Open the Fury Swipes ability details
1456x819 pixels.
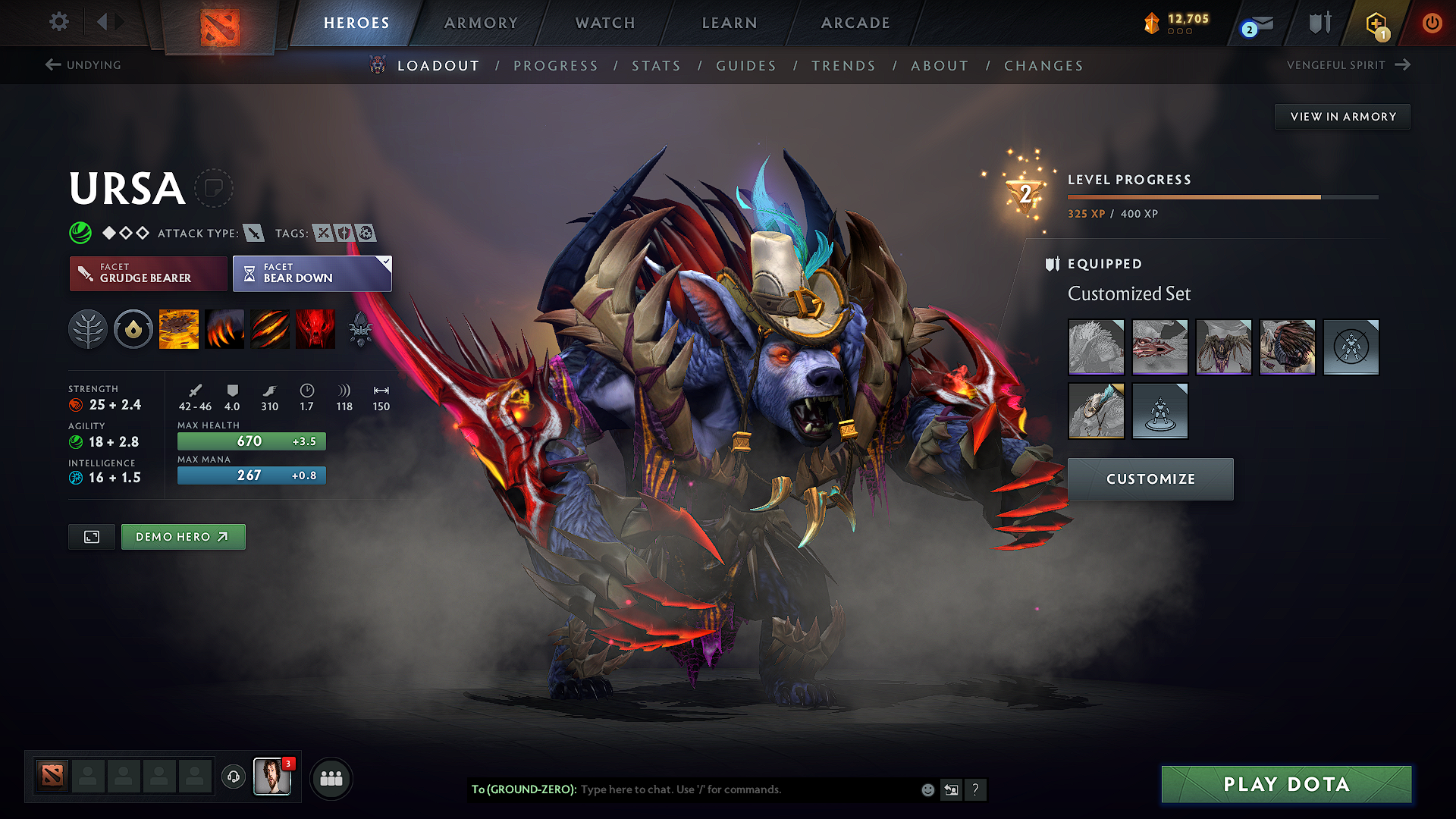point(270,329)
